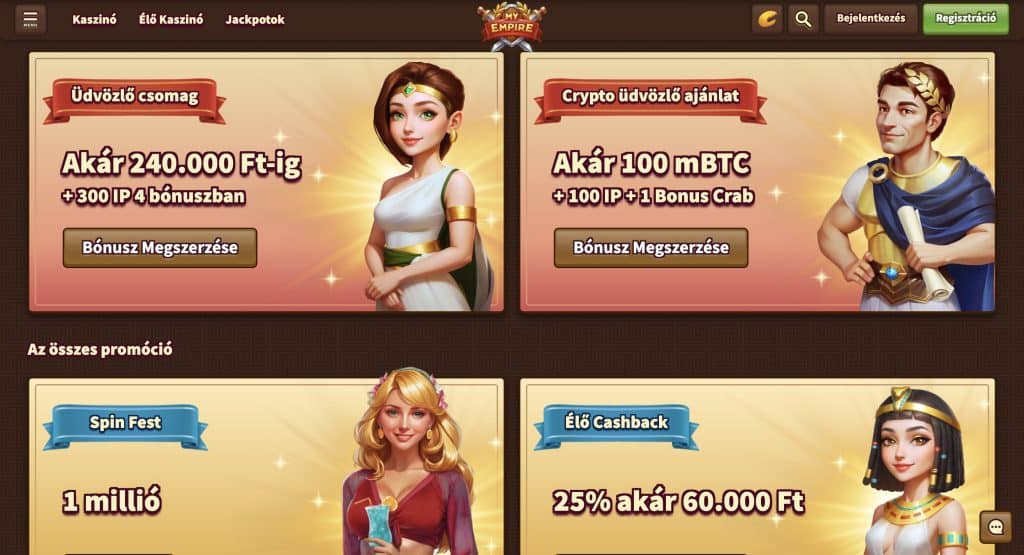Click the My Empire logo
This screenshot has height=555, width=1024.
pos(511,25)
